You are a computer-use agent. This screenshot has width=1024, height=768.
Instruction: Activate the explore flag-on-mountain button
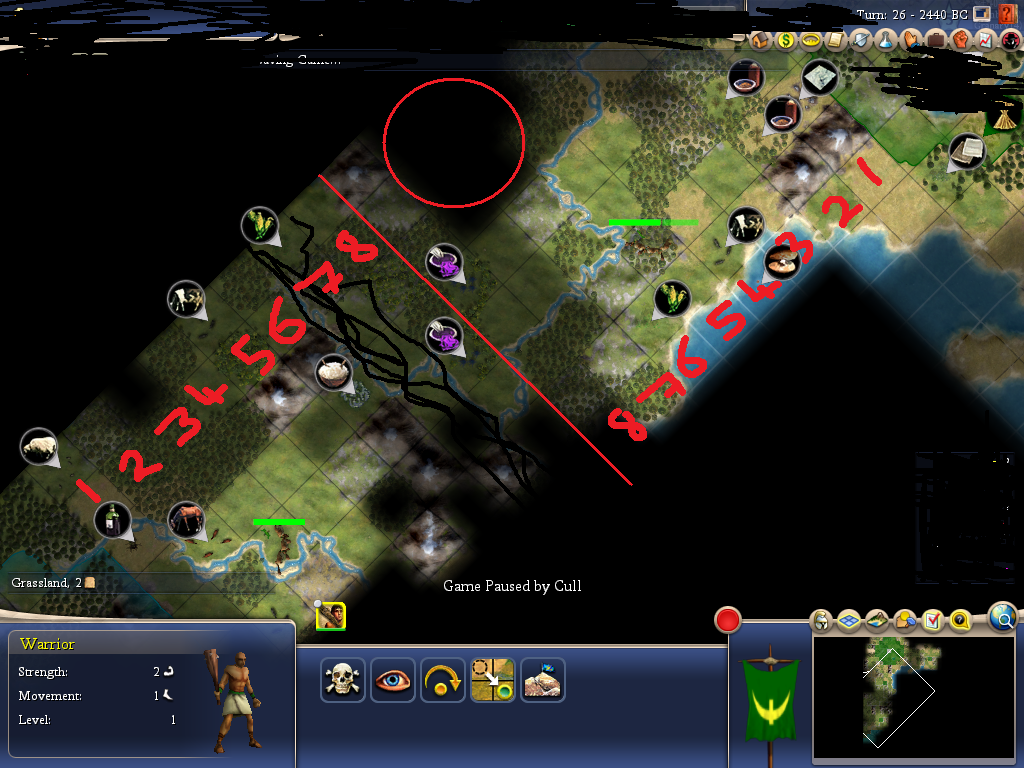point(543,680)
